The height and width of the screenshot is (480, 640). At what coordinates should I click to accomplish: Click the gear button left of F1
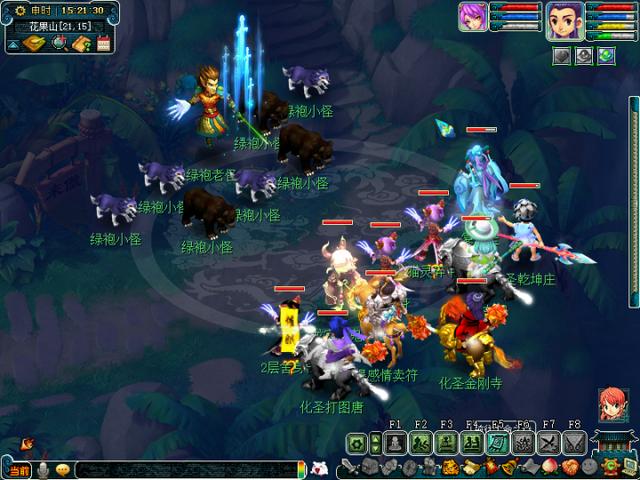coord(357,442)
